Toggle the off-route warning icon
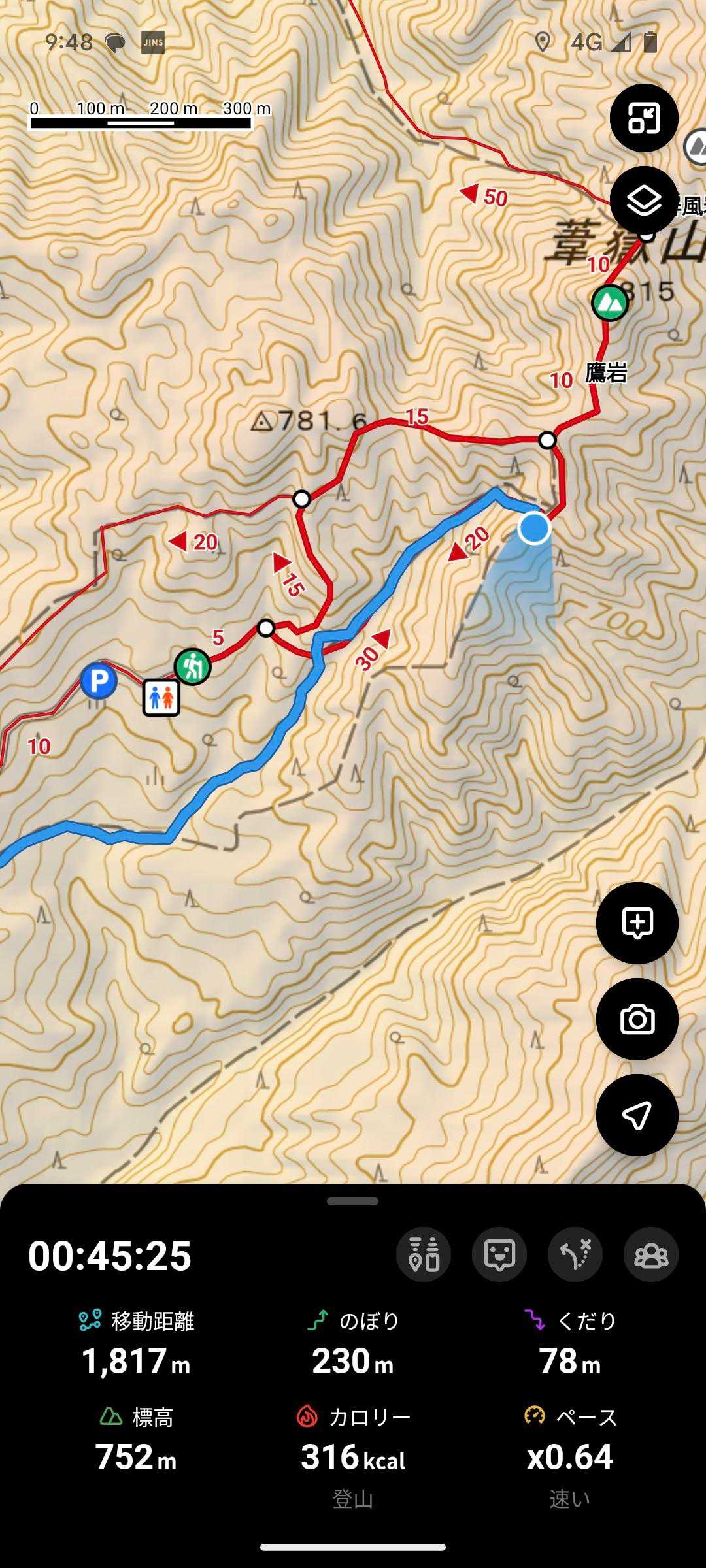706x1568 pixels. point(575,1254)
